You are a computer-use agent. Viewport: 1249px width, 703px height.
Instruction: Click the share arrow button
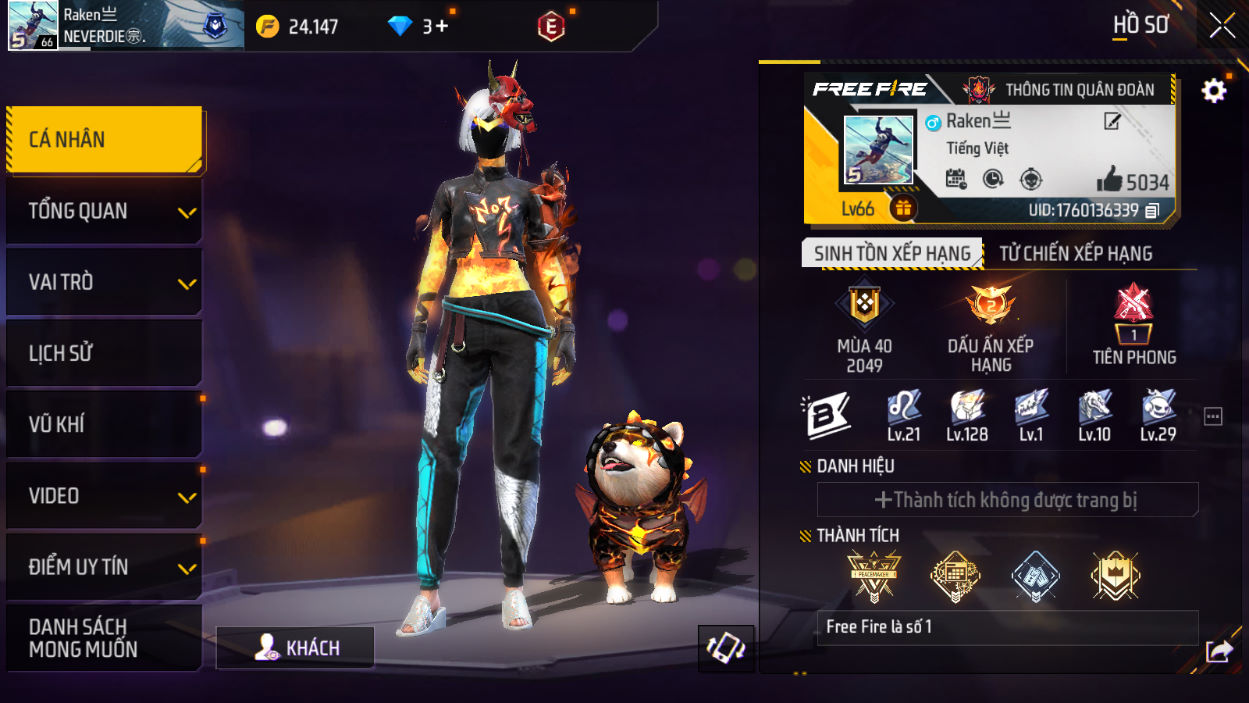(x=1219, y=652)
